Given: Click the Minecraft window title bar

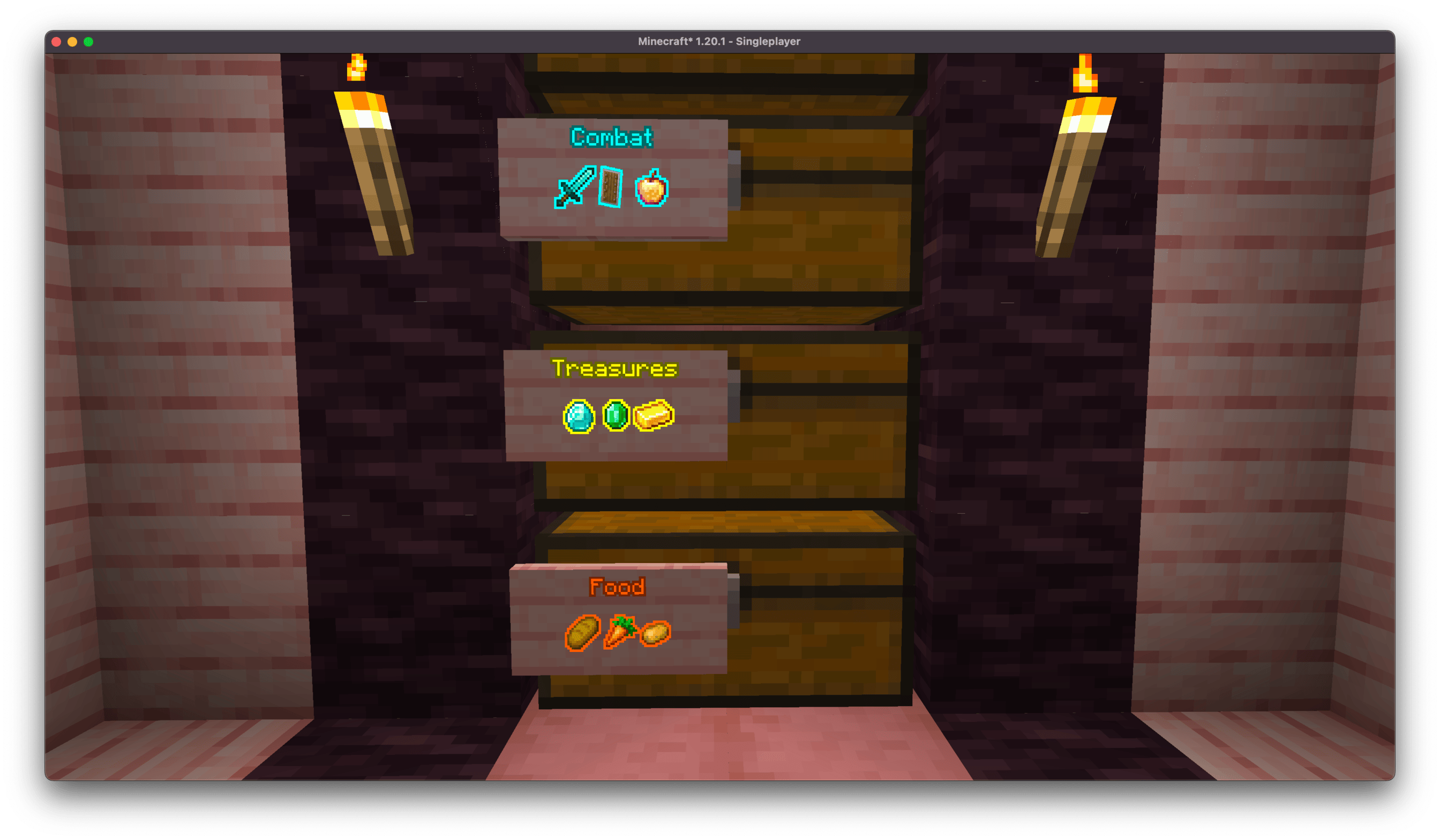Looking at the screenshot, I should pos(719,41).
